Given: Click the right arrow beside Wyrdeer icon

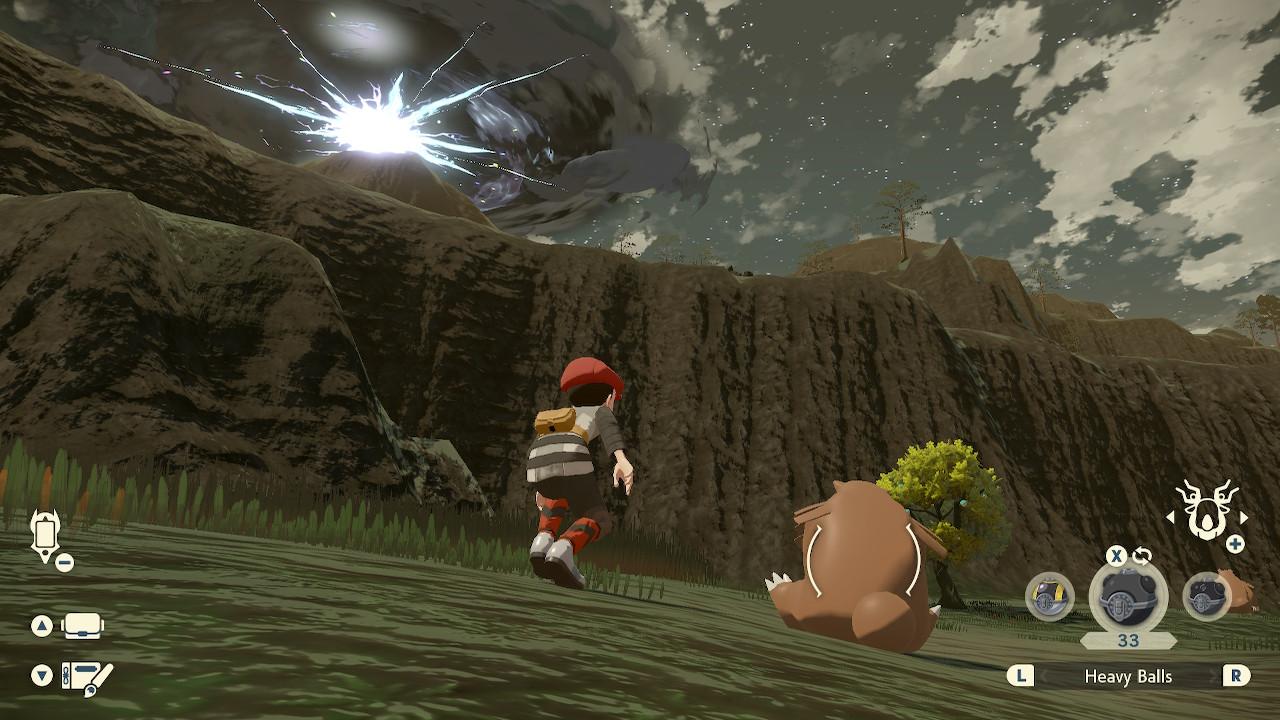Looking at the screenshot, I should click(x=1244, y=517).
